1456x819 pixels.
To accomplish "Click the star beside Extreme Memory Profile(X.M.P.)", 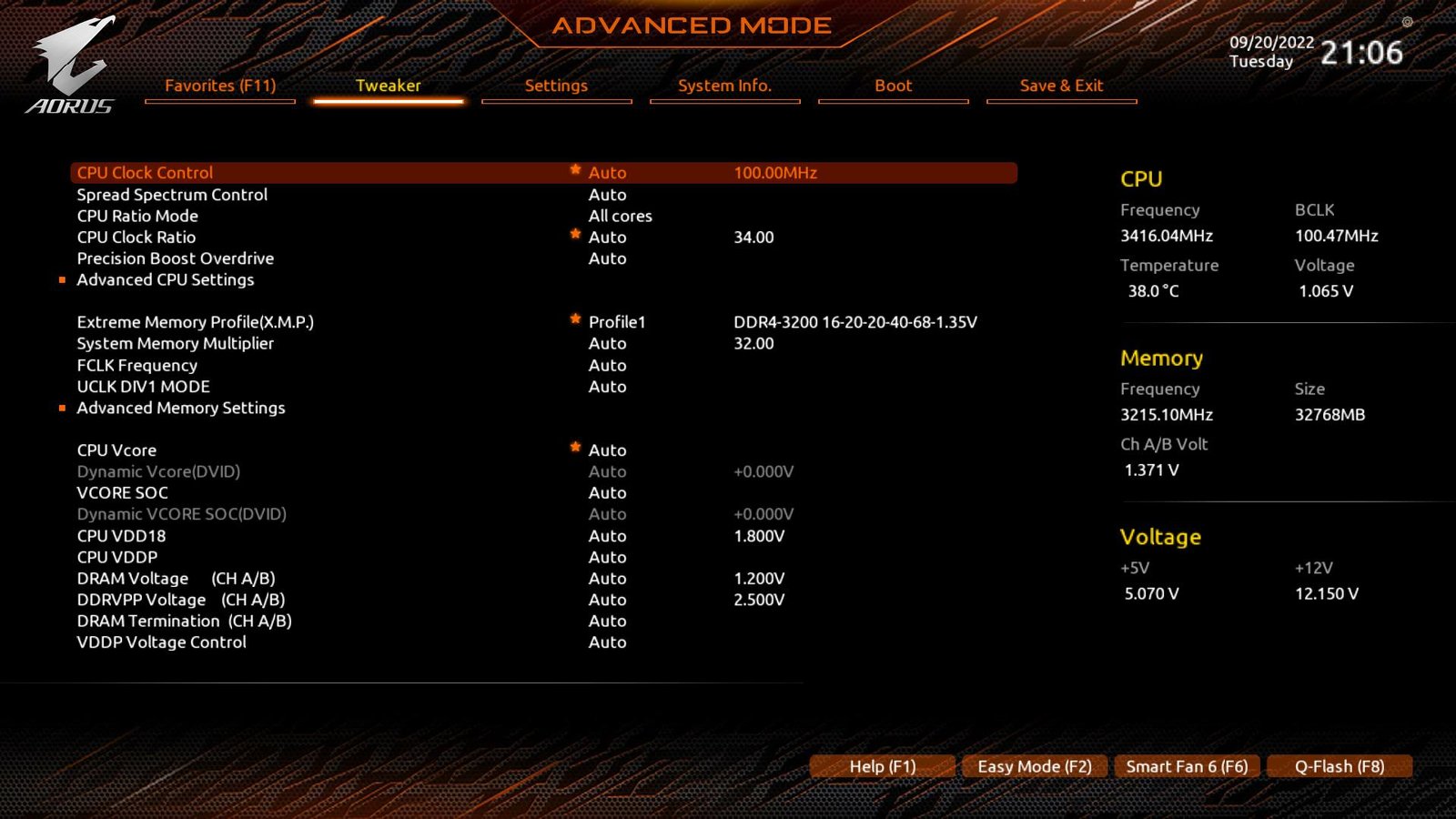I will click(x=575, y=319).
